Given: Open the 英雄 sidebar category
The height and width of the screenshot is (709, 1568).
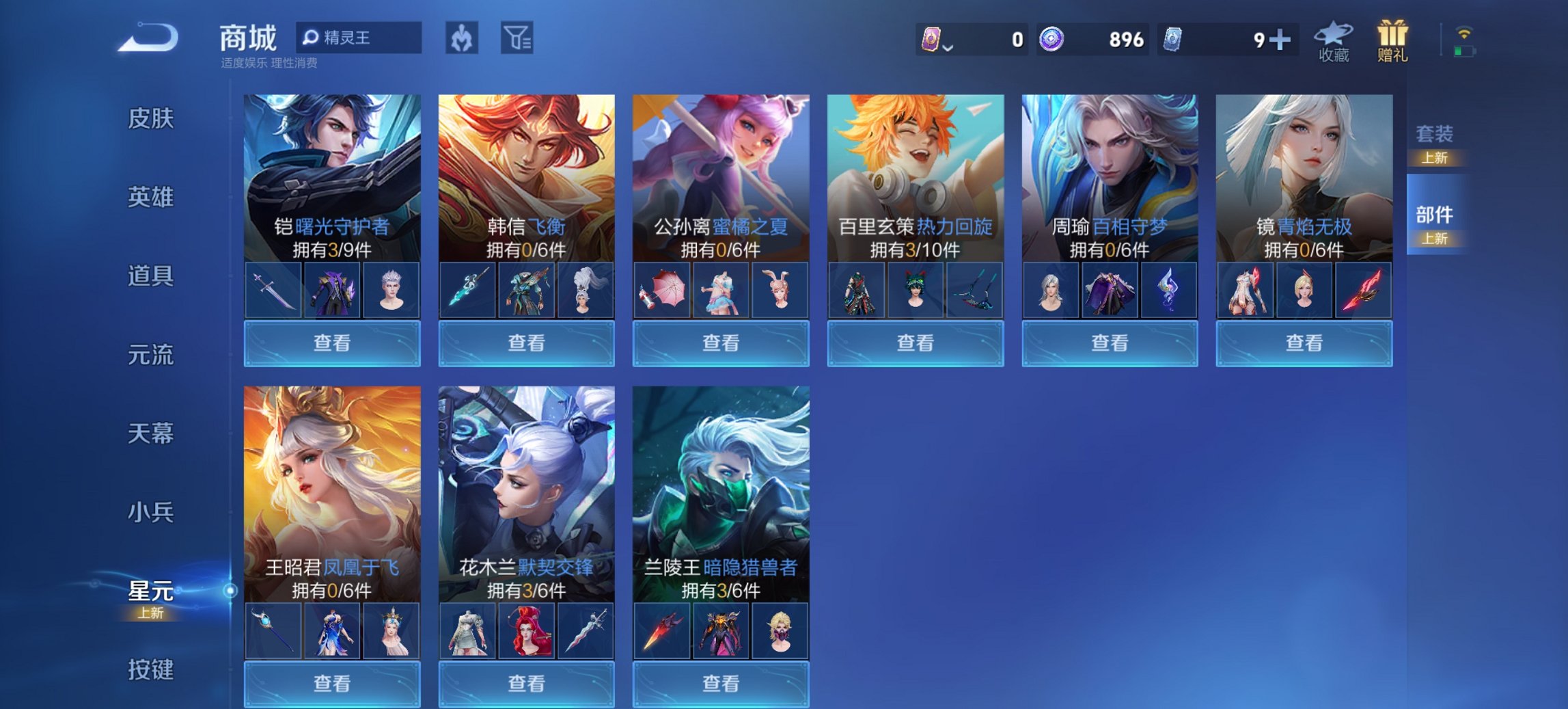Looking at the screenshot, I should click(x=152, y=198).
